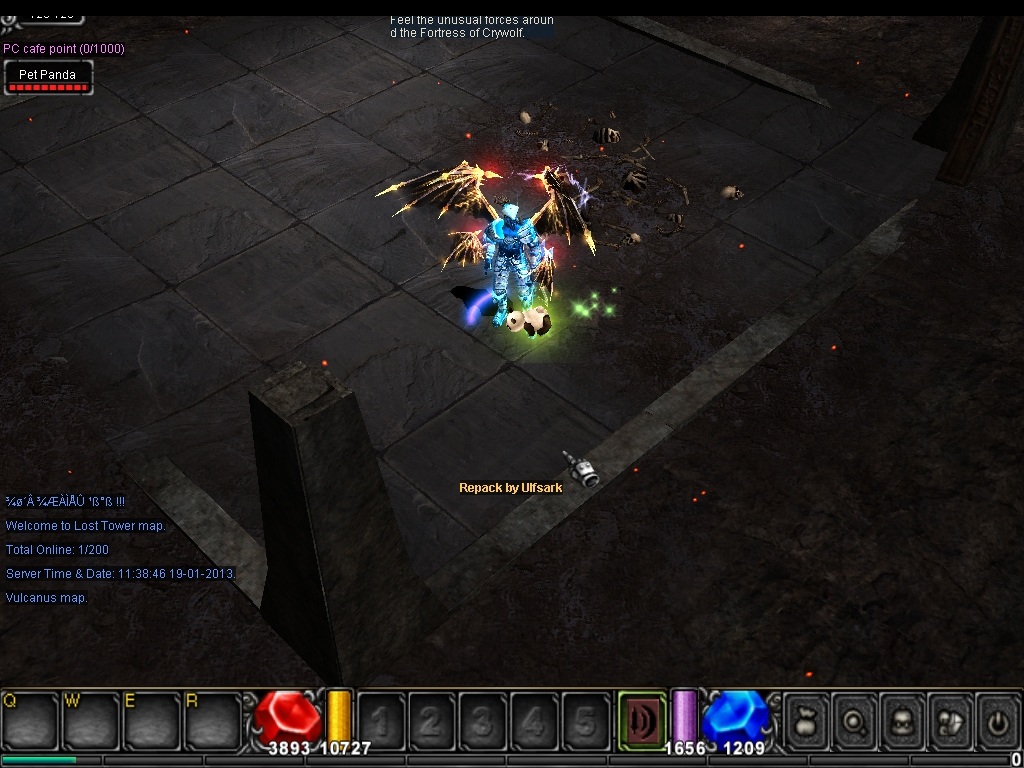
Task: Open the character face menu icon
Action: (x=902, y=719)
